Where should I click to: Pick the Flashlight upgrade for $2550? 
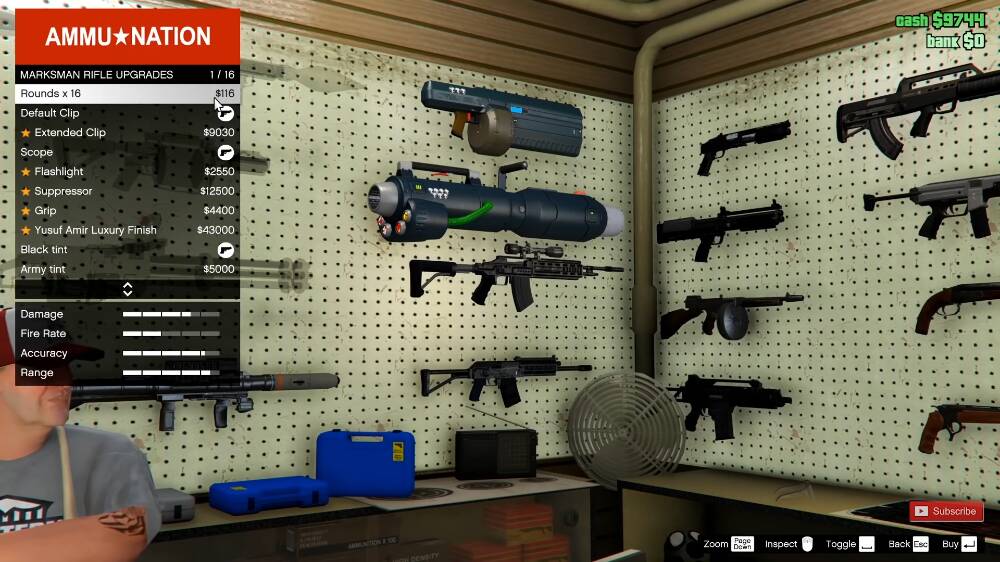(127, 172)
